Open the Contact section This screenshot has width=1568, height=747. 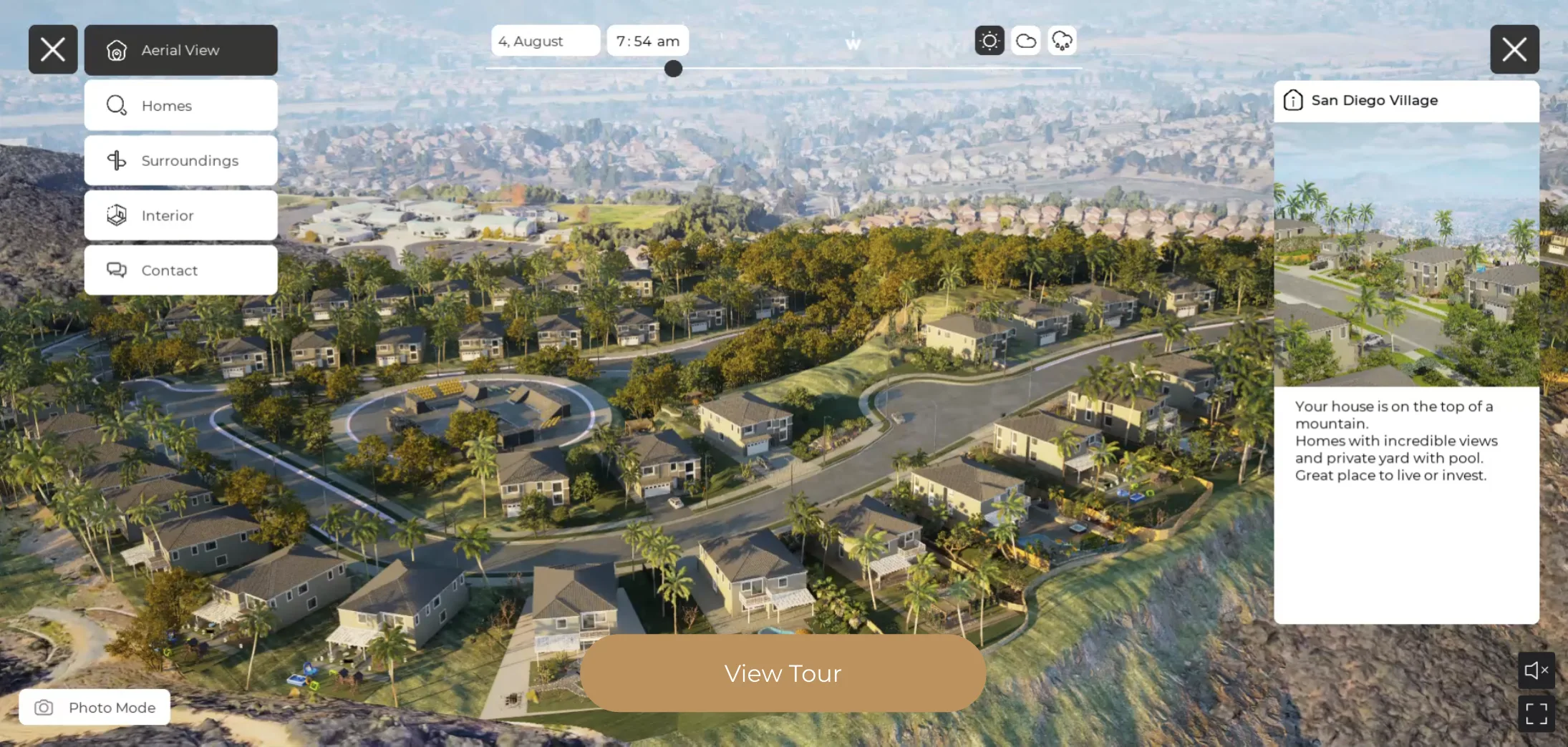[180, 270]
